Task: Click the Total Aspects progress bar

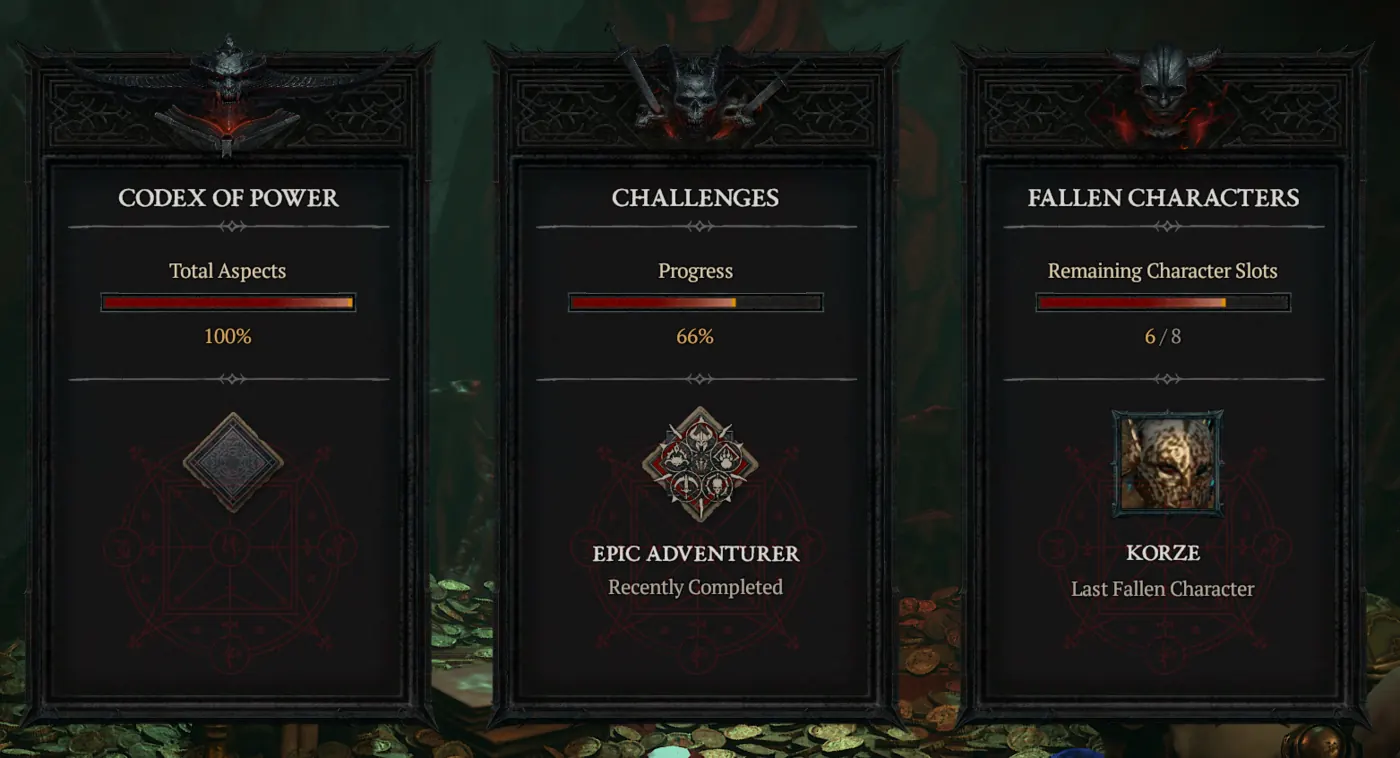Action: pyautogui.click(x=228, y=301)
